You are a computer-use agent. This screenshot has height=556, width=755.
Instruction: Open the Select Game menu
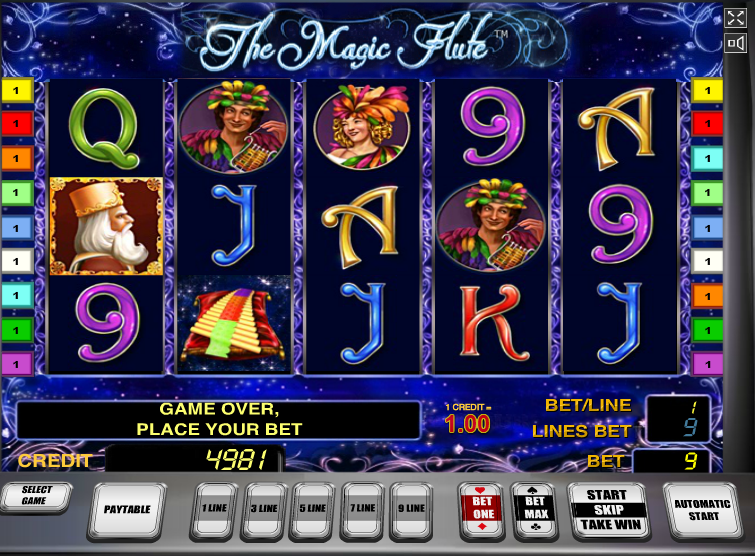click(x=35, y=496)
